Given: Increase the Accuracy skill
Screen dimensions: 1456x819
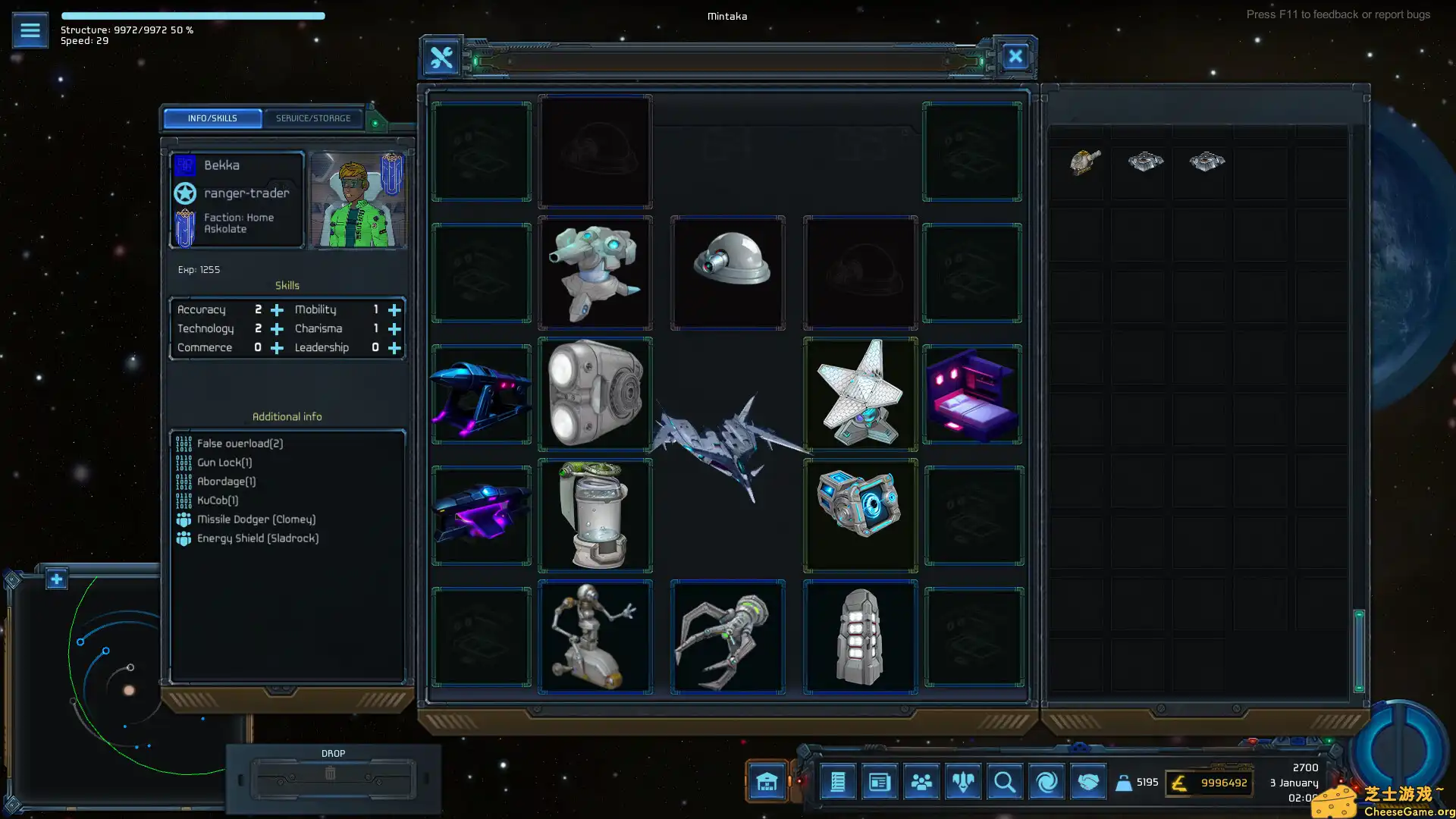Looking at the screenshot, I should (x=277, y=310).
